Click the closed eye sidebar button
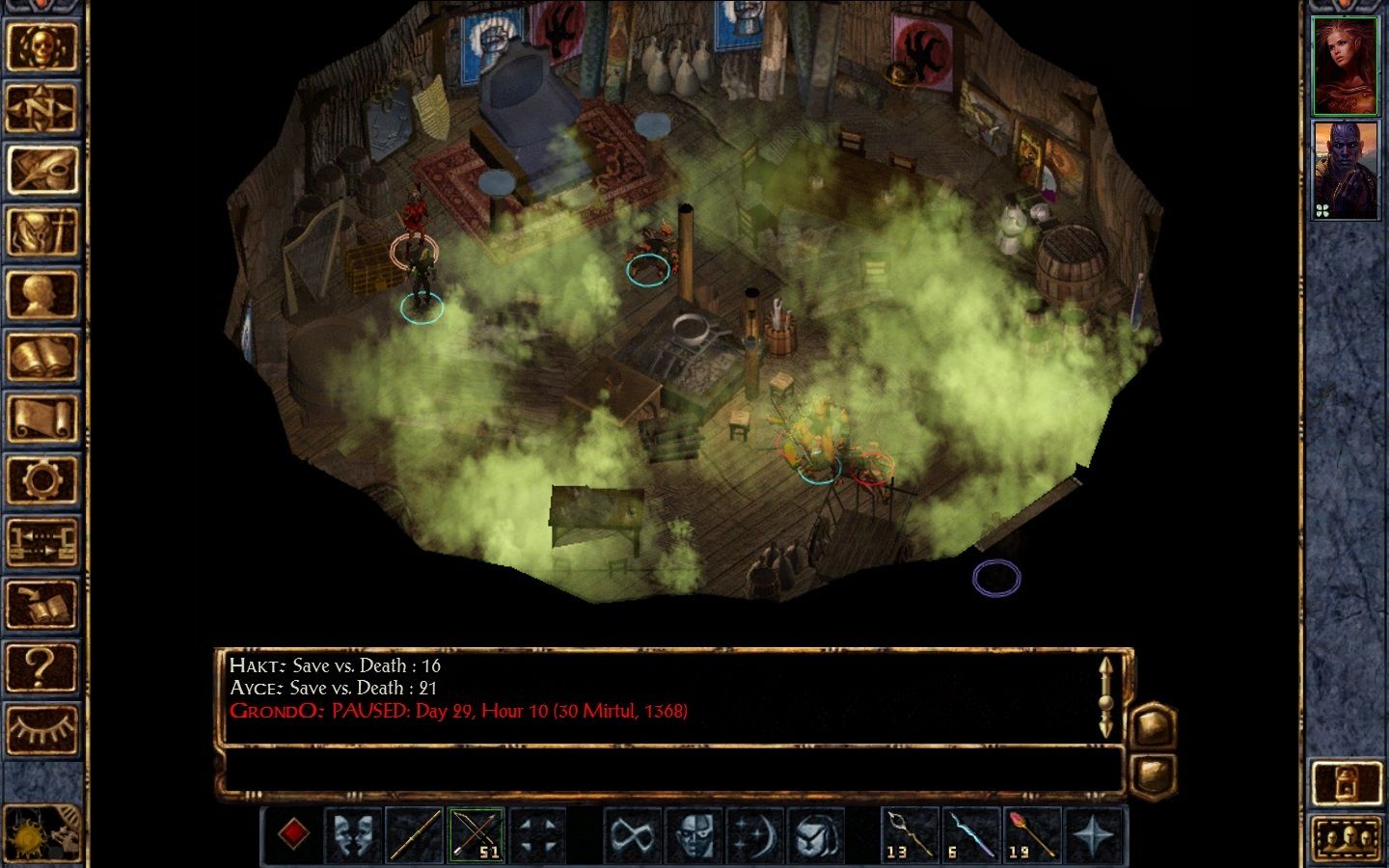Screen dimensions: 1389x868 [x=41, y=727]
